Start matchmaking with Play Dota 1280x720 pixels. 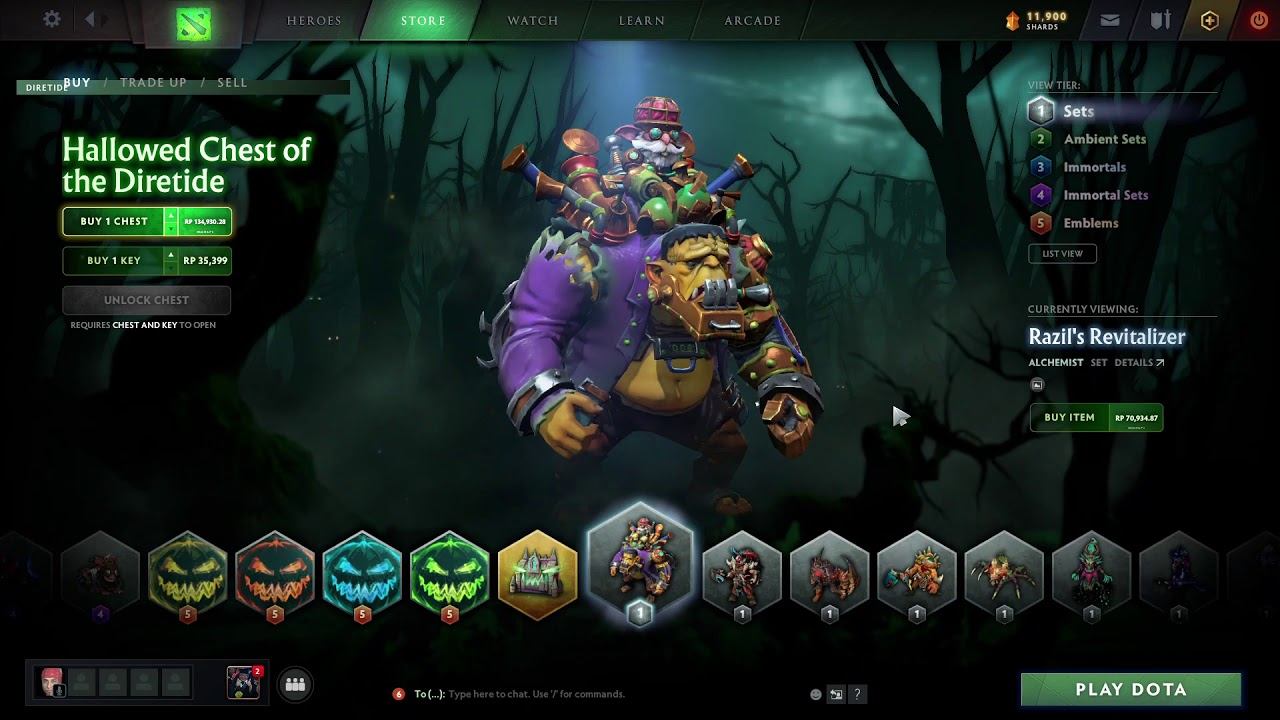tap(1130, 690)
